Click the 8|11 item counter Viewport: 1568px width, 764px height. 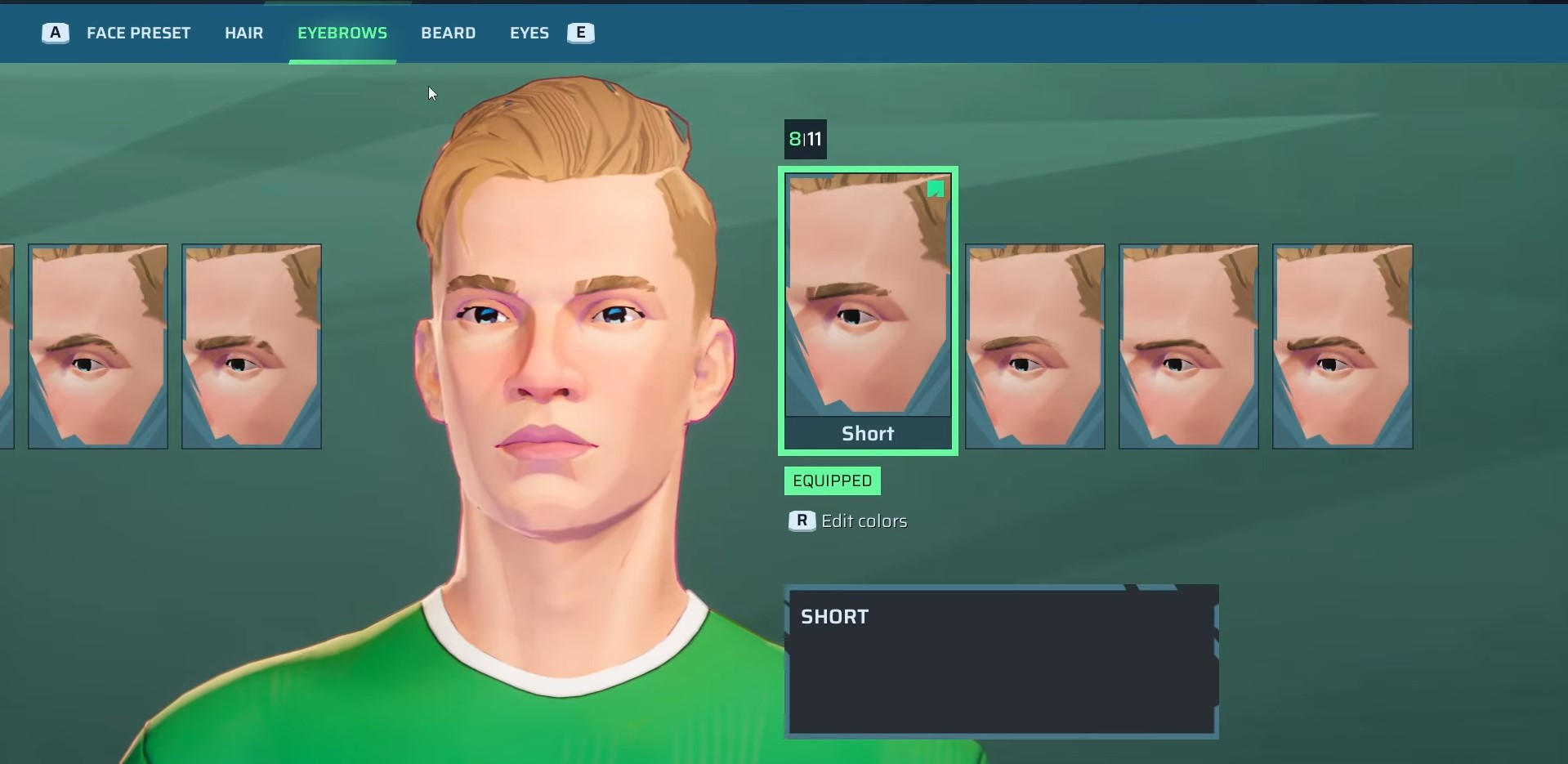805,139
